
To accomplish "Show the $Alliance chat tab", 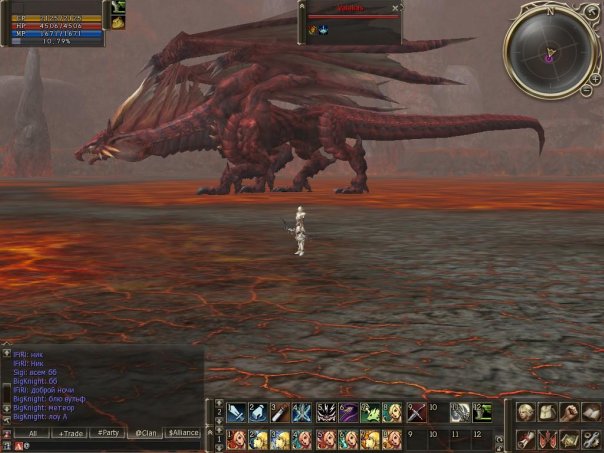I will 183,433.
